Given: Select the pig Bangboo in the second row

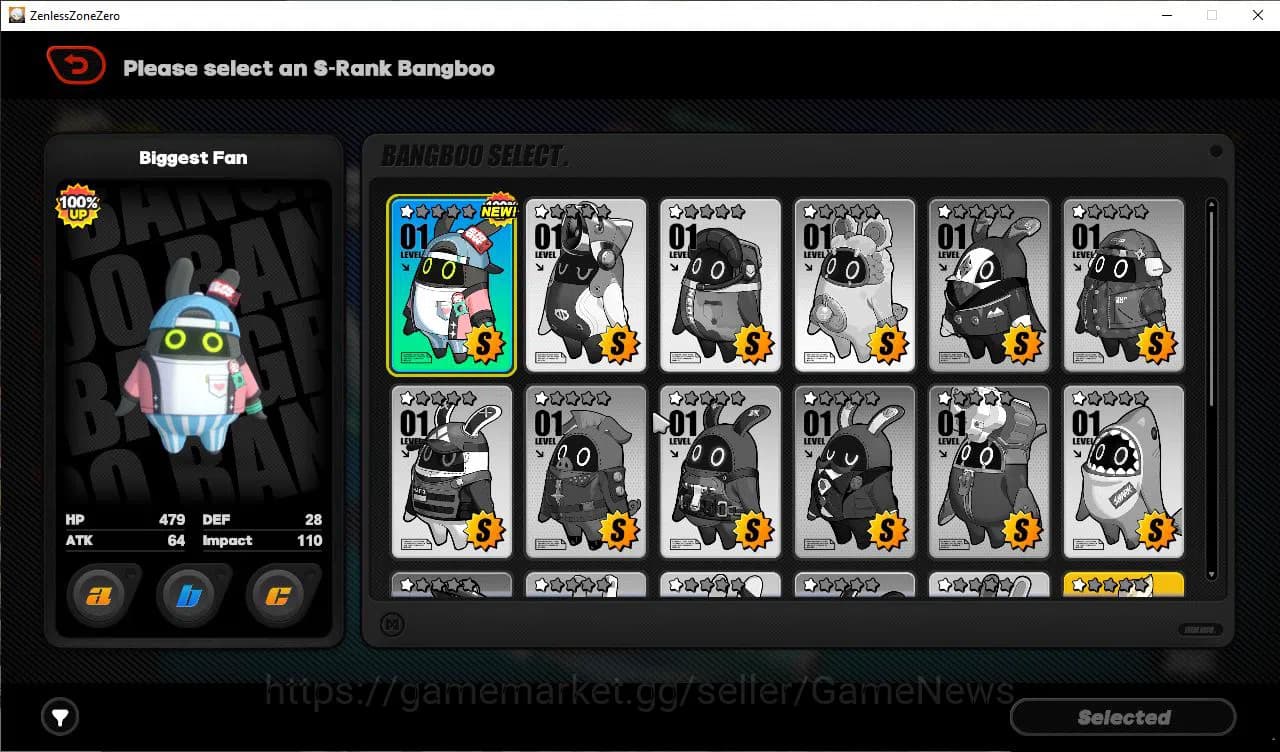Looking at the screenshot, I should coord(586,470).
